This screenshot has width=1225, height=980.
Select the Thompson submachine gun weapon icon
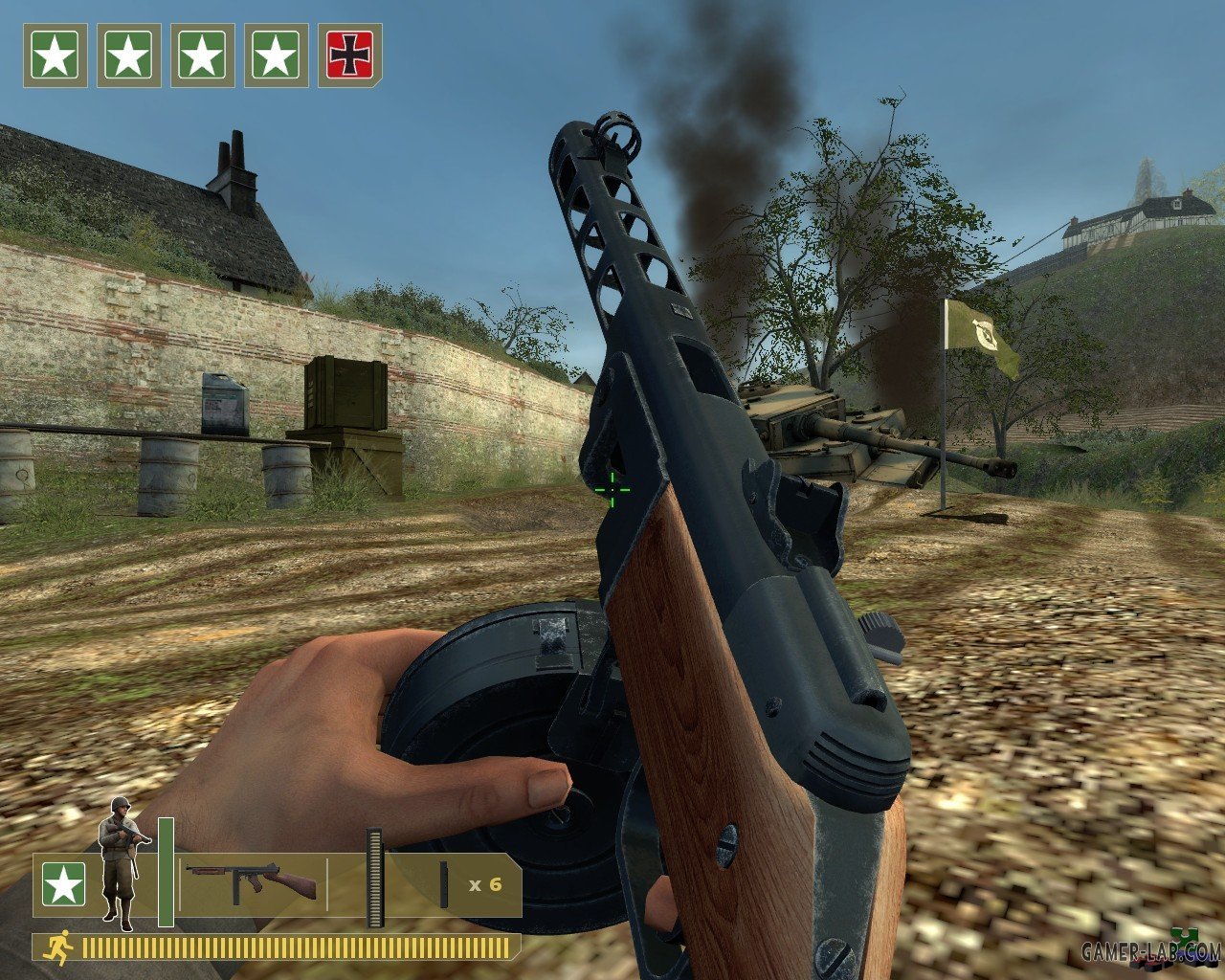[251, 880]
